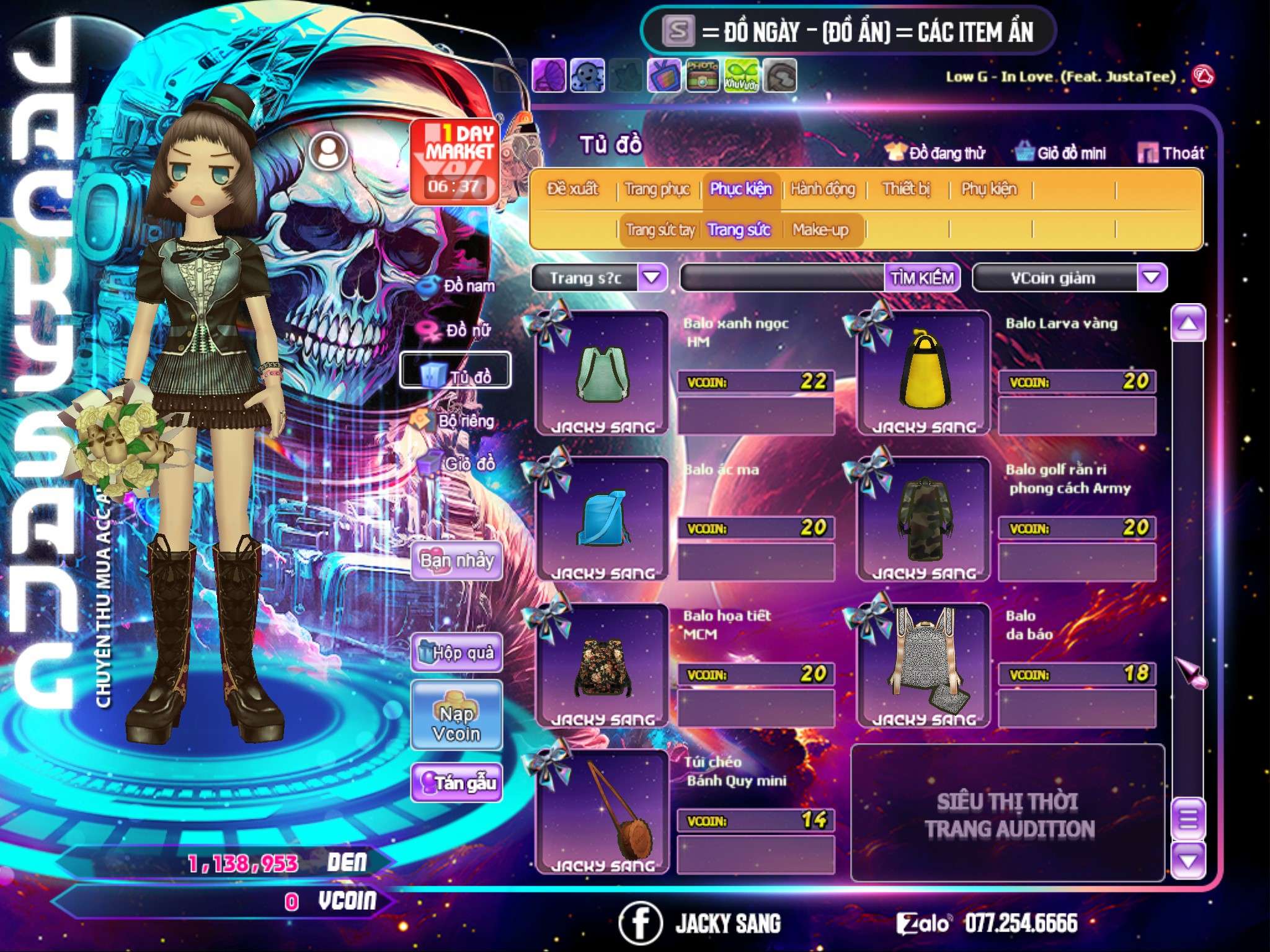Open the VCoin giảm sort dropdown
The image size is (1270, 952).
[x=1151, y=278]
